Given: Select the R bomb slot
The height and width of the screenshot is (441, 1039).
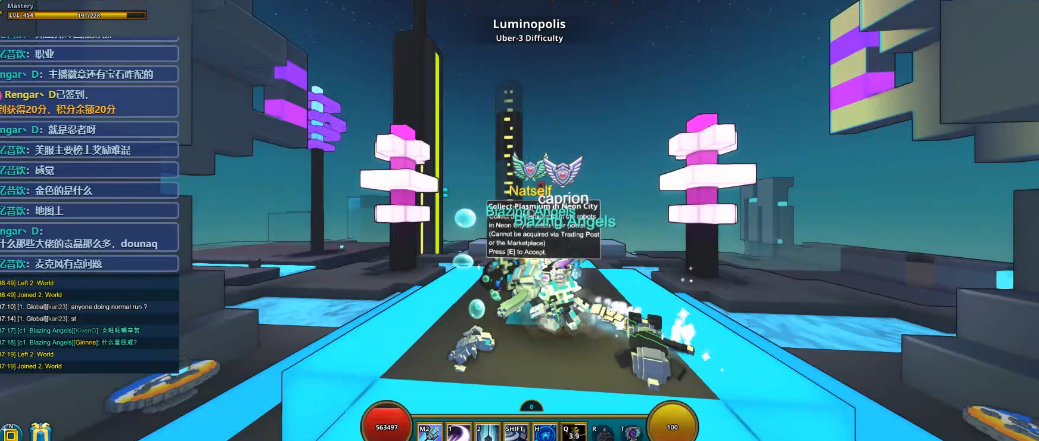Looking at the screenshot, I should 602,431.
